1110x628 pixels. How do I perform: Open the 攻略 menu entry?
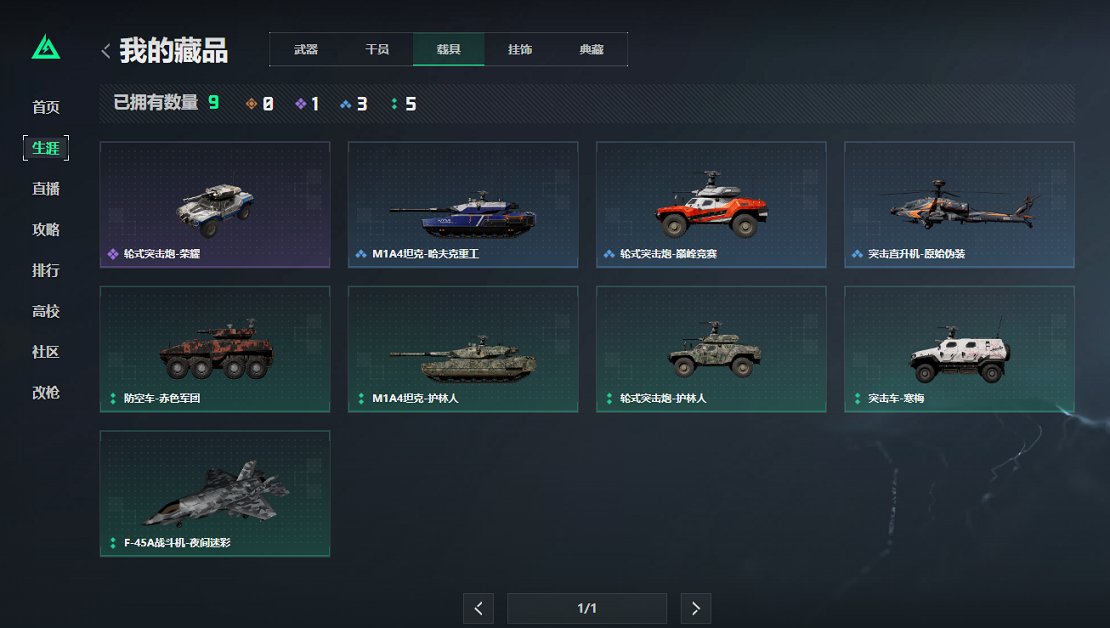tap(46, 230)
